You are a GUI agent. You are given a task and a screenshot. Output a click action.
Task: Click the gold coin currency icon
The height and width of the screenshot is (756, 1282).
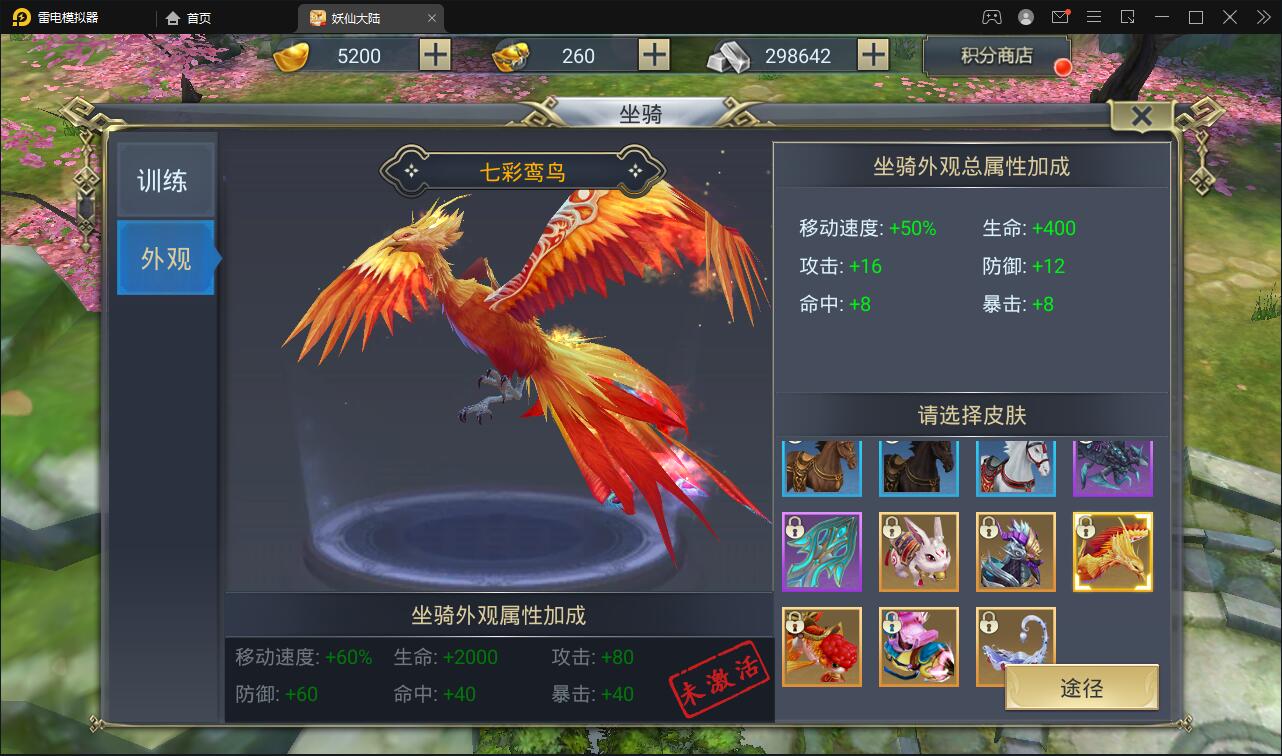(x=291, y=55)
